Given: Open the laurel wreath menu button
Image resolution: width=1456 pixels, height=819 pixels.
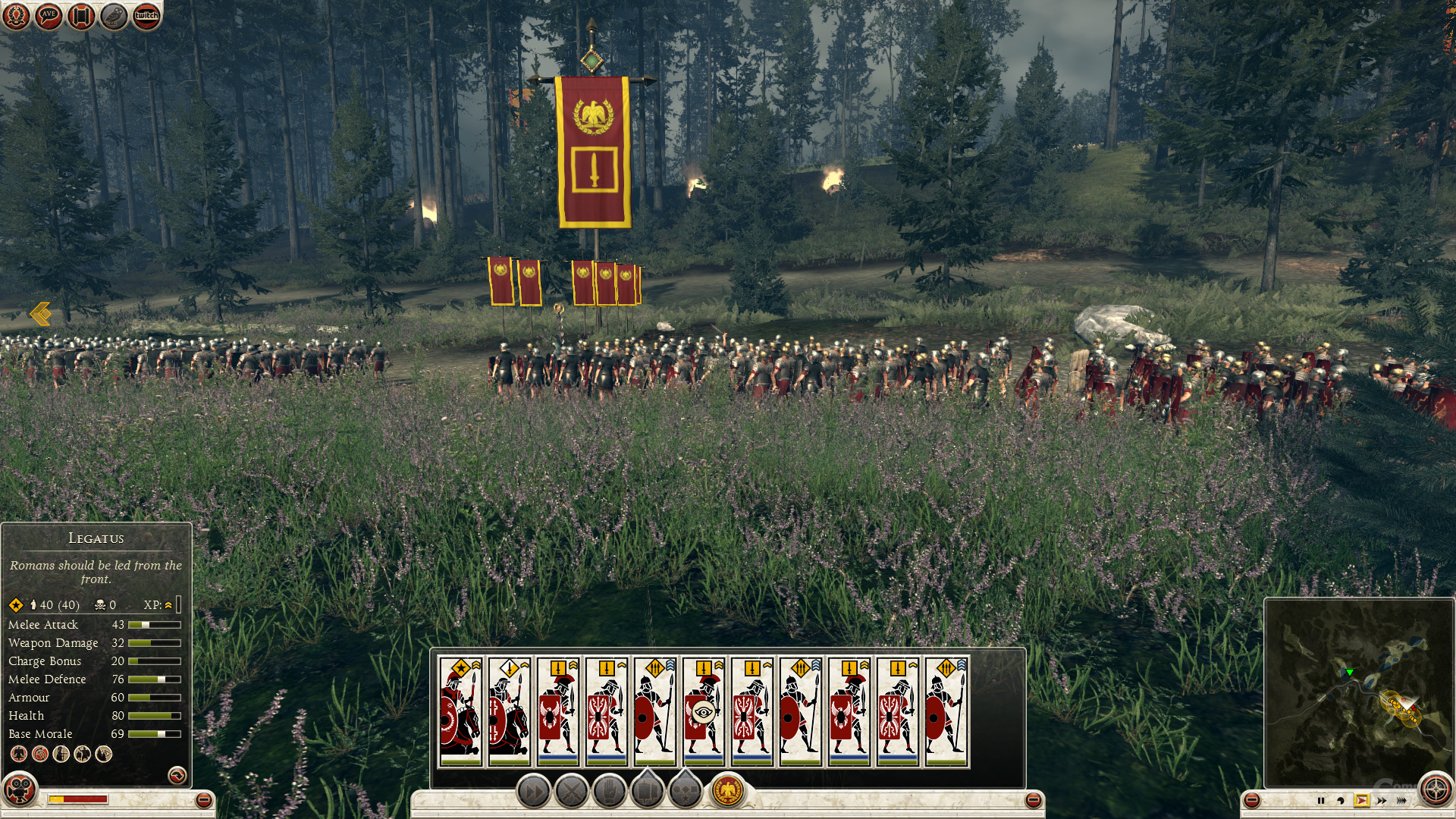Looking at the screenshot, I should tap(15, 15).
